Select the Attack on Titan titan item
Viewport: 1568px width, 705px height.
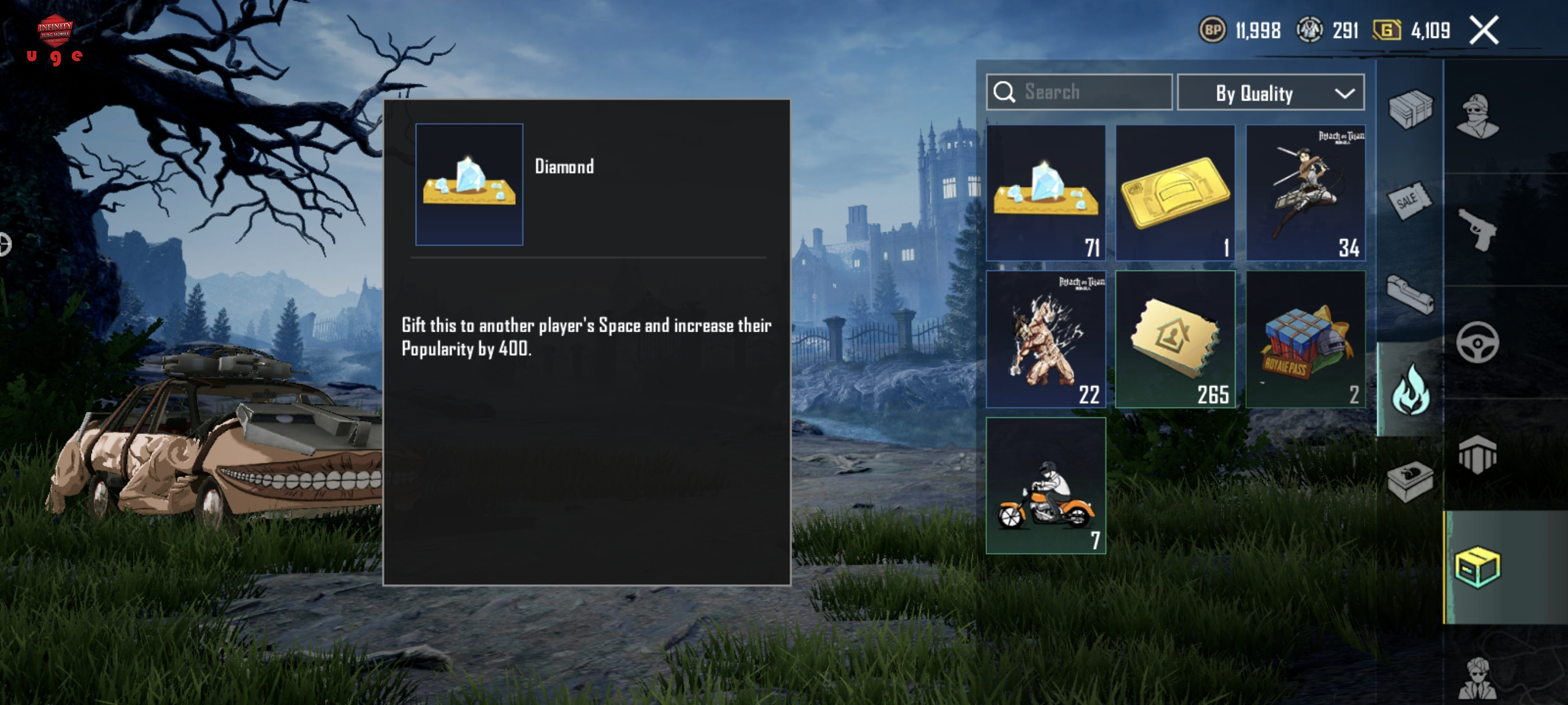1045,339
